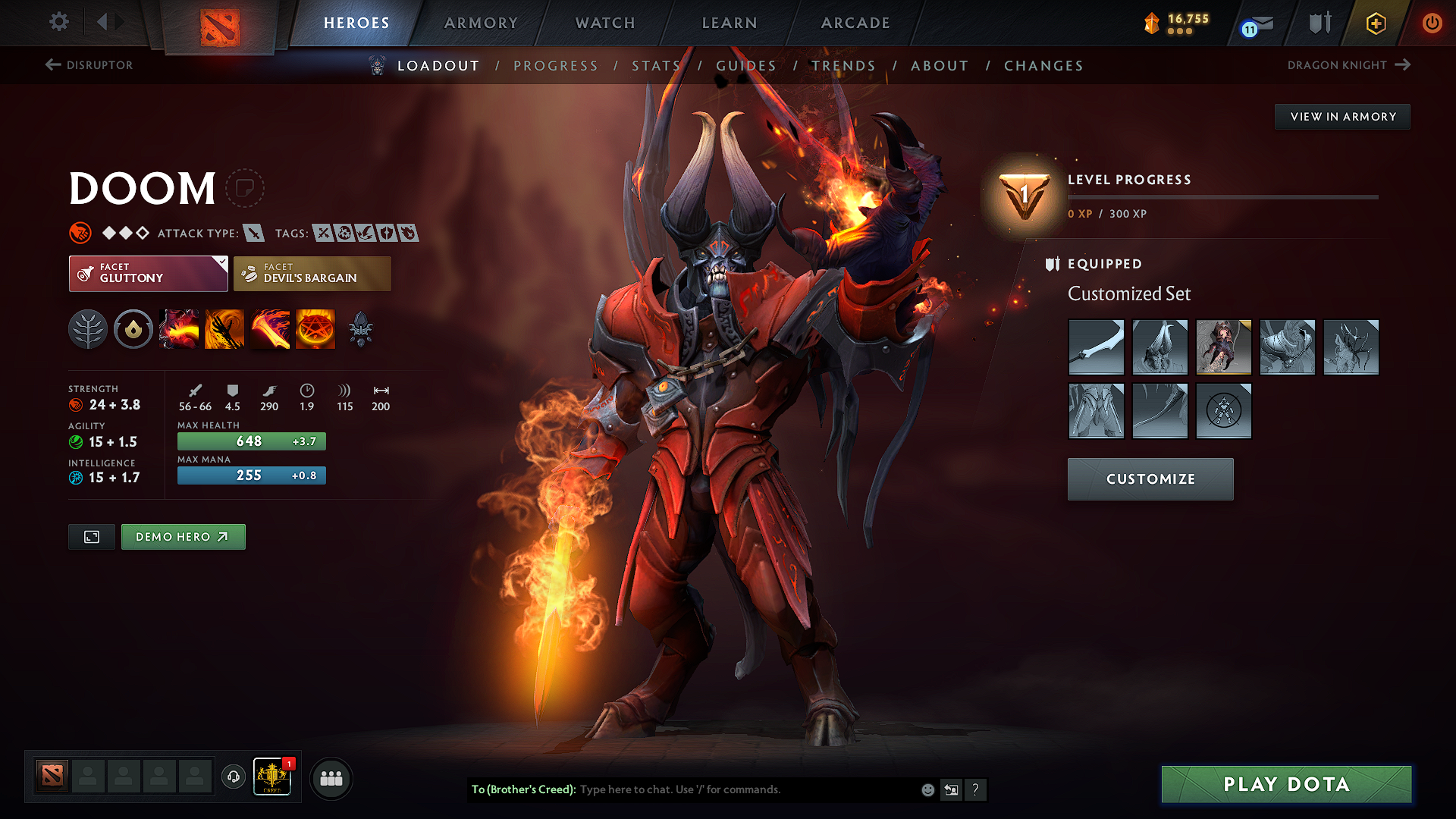Click the Aghanim's Shard upgrade icon
The image size is (1456, 819).
(x=361, y=329)
